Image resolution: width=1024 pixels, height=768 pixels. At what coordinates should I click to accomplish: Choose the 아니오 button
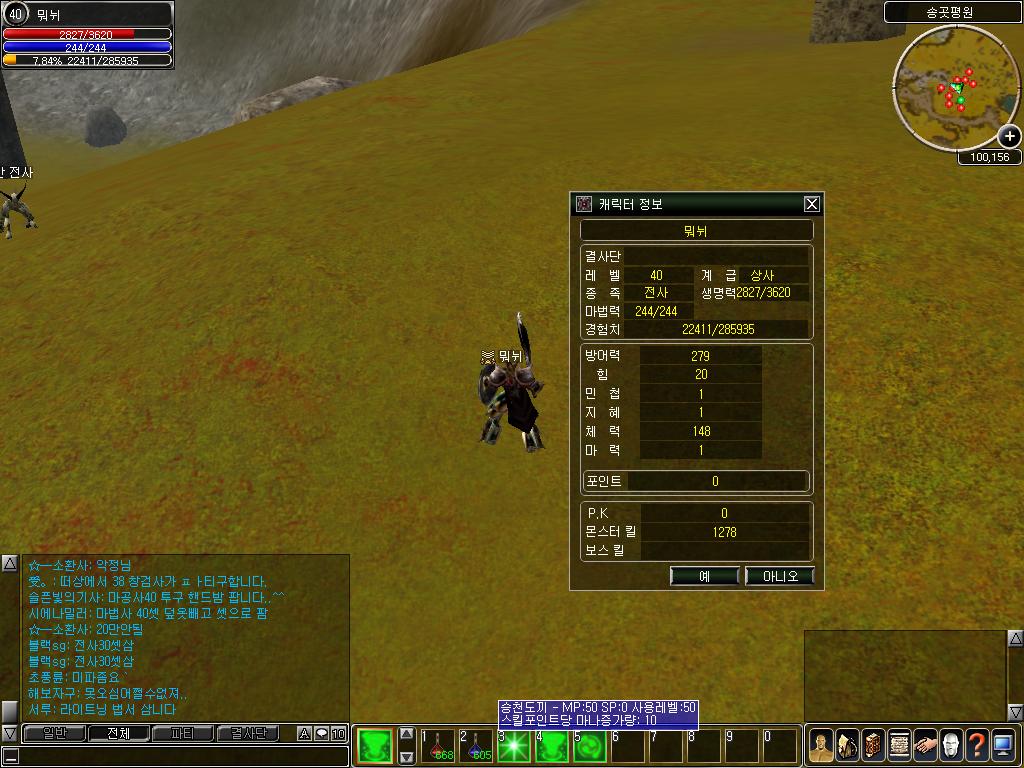coord(780,576)
